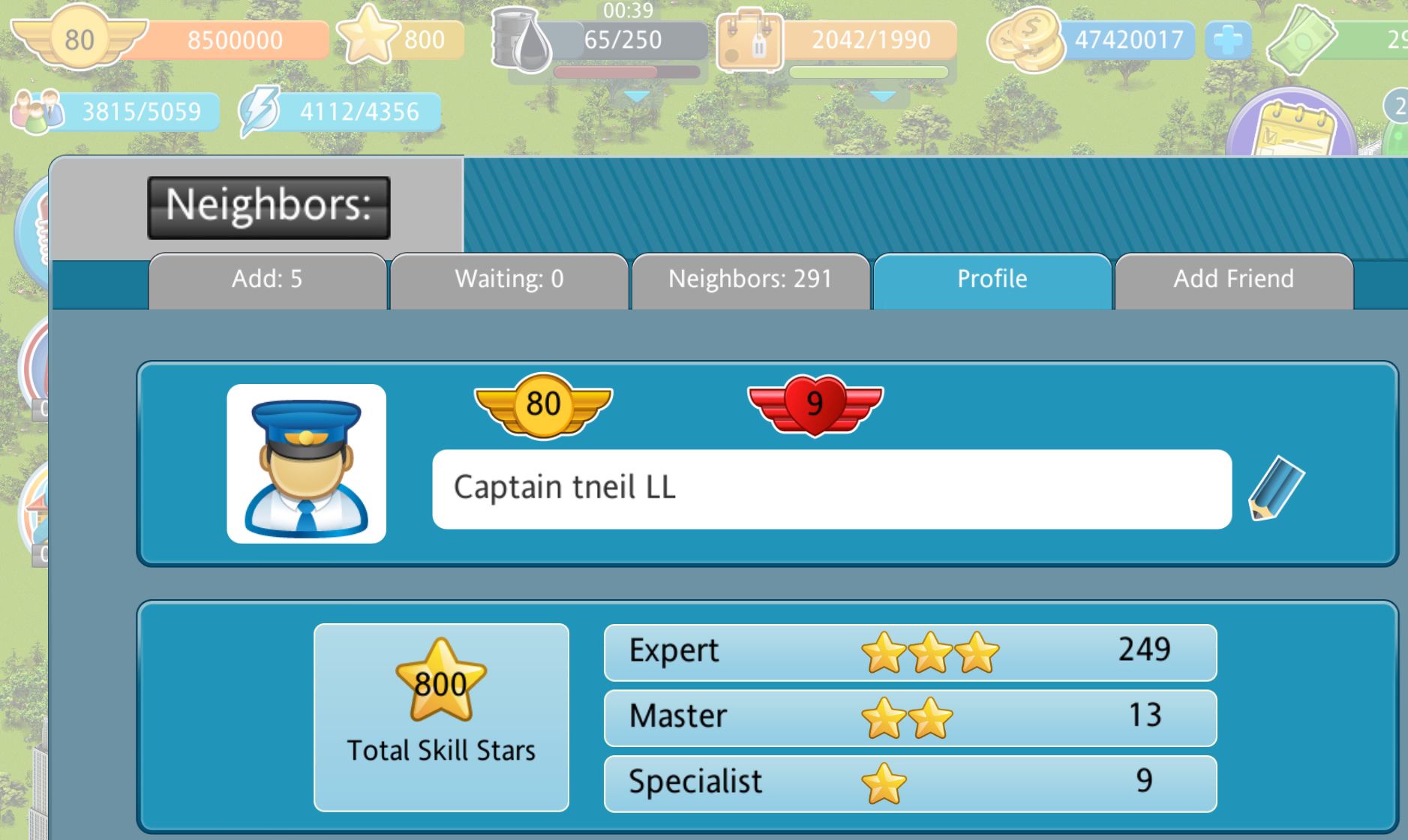Switch to the Add: 5 tab

267,280
